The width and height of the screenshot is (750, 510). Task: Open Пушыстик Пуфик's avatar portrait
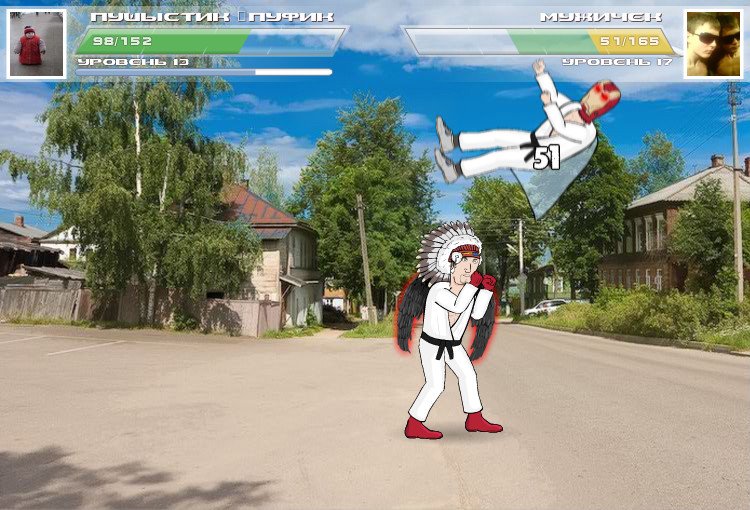point(37,45)
